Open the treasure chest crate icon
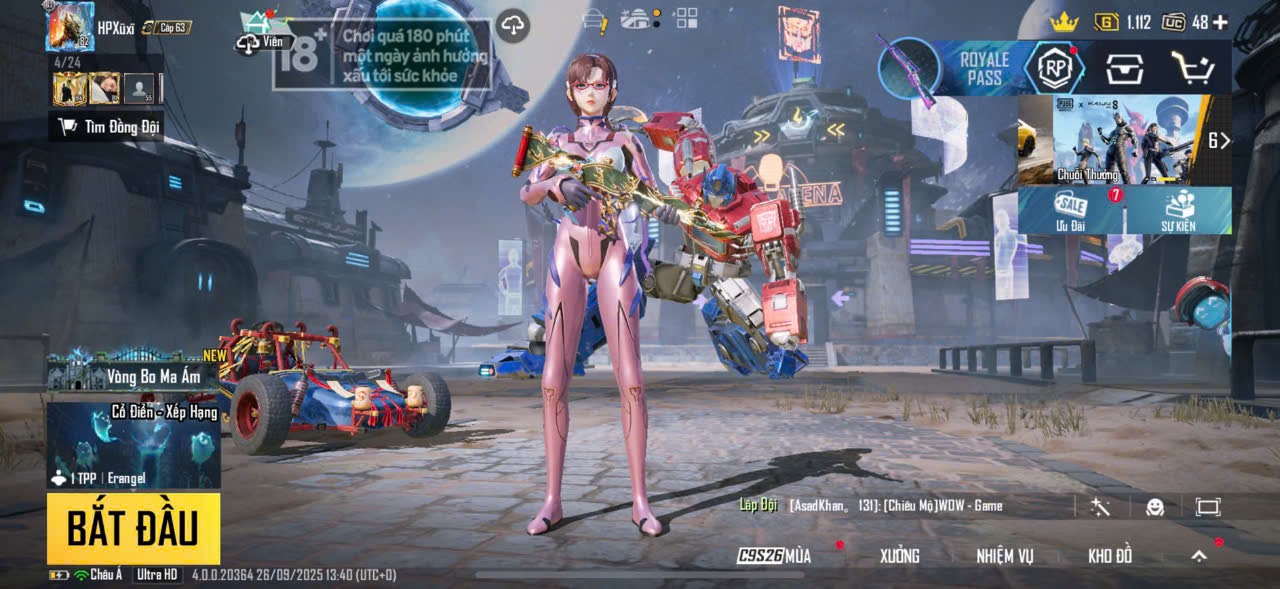This screenshot has width=1280, height=589. (x=1124, y=68)
